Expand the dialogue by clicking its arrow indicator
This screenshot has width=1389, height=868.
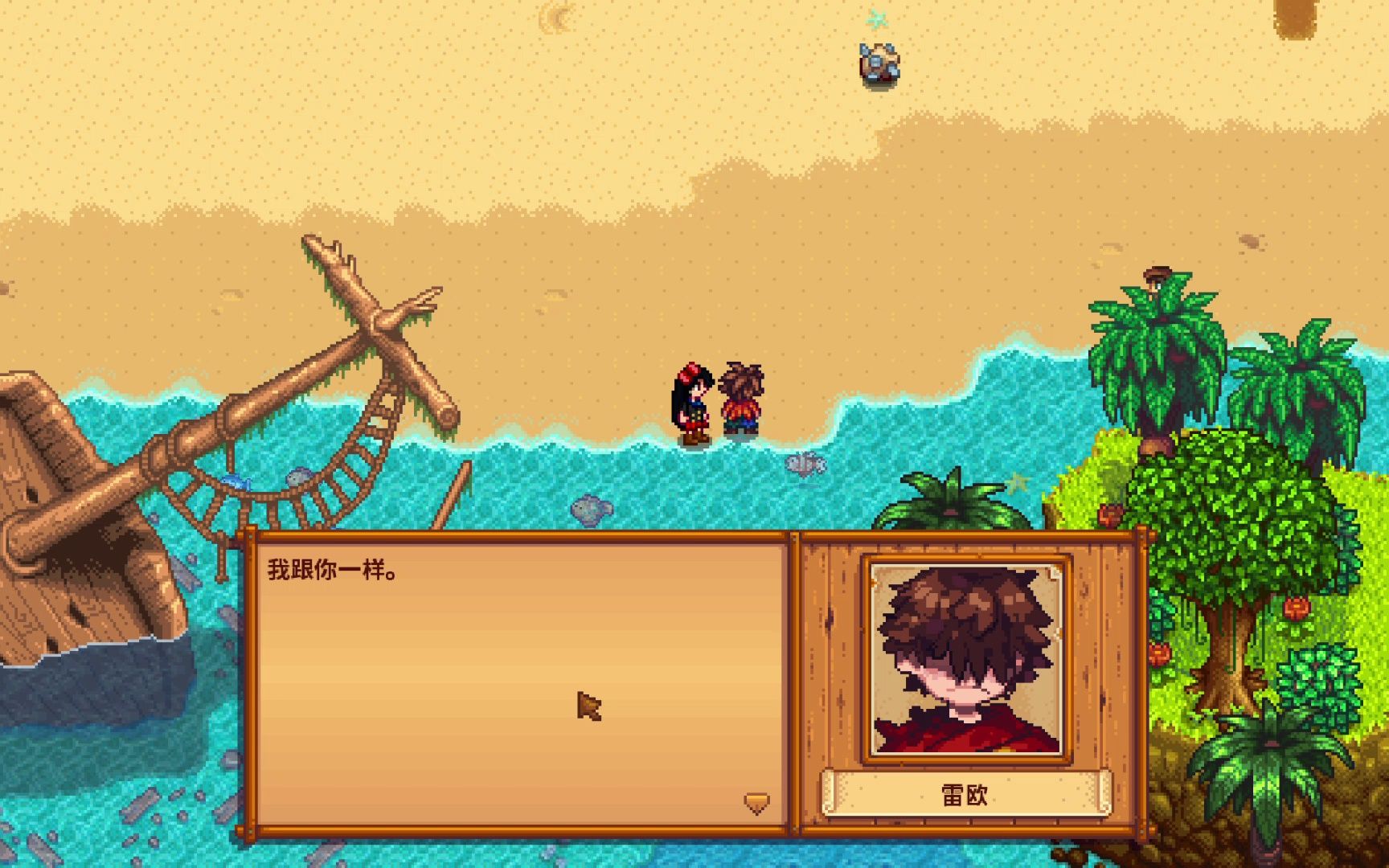[758, 804]
